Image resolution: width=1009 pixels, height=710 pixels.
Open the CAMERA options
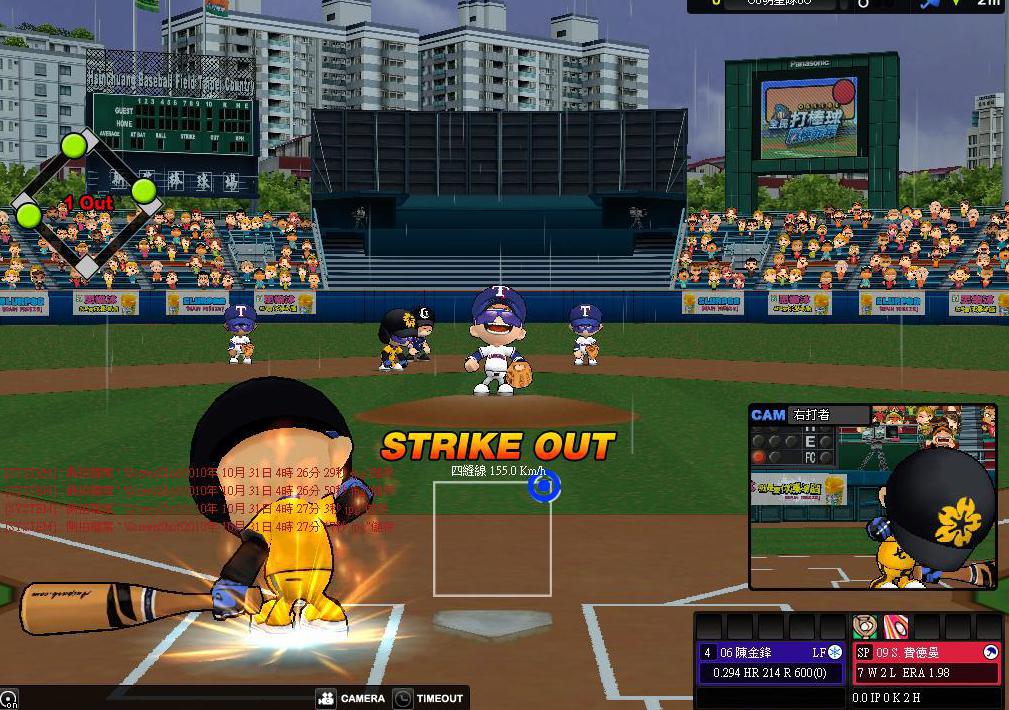(350, 698)
